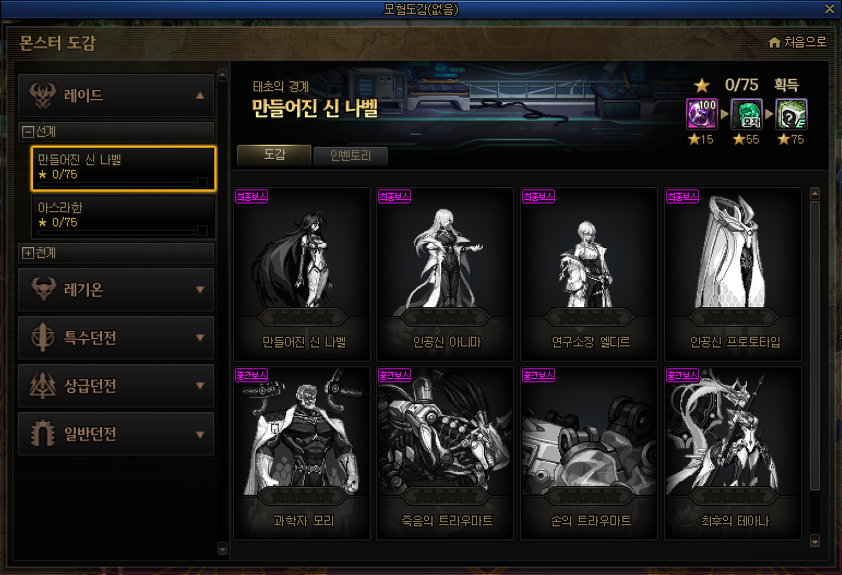Open the 일반던전 category
This screenshot has height=575, width=842.
click(x=116, y=434)
